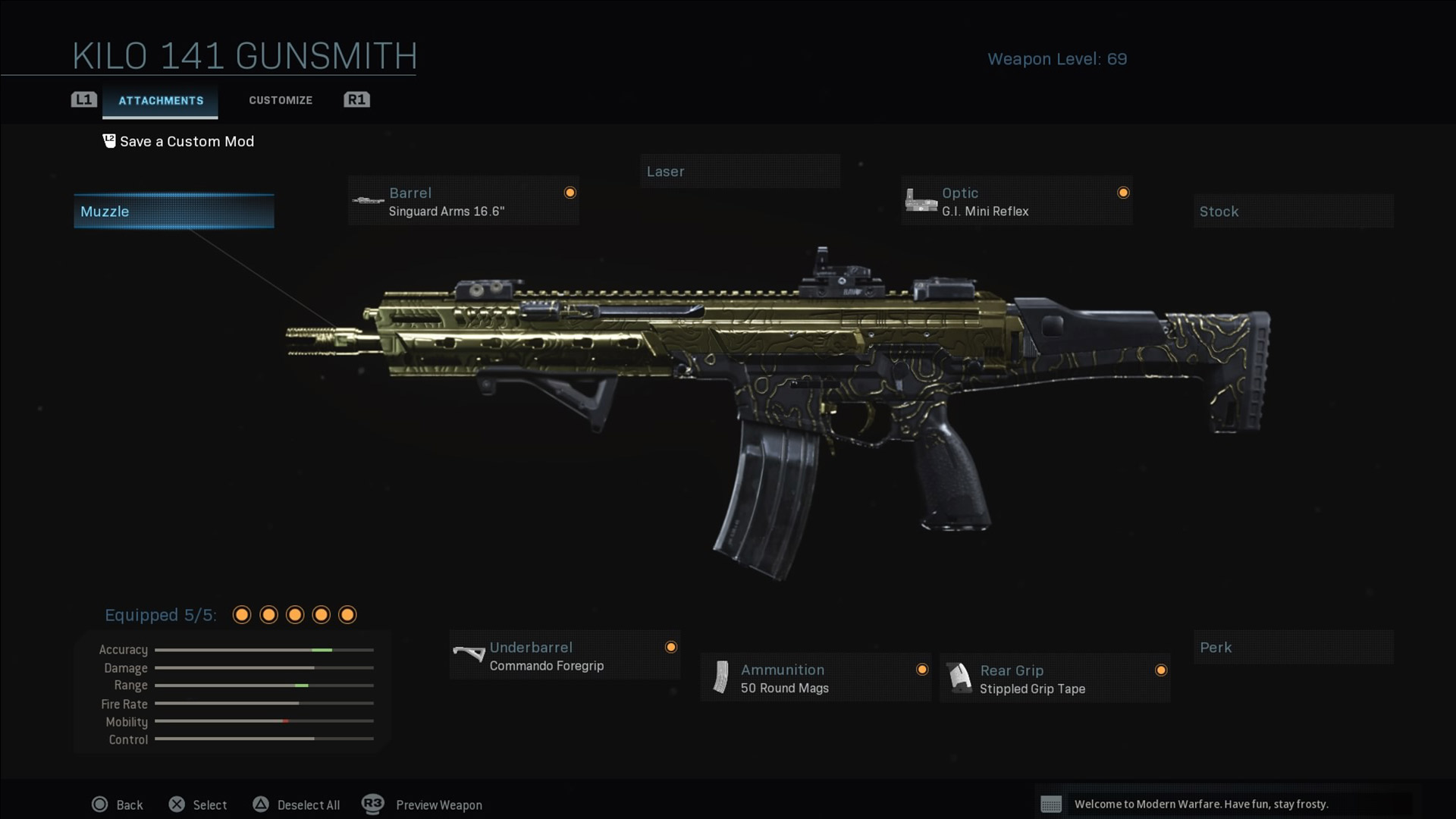
Task: Open the Customize tab
Action: (x=281, y=100)
